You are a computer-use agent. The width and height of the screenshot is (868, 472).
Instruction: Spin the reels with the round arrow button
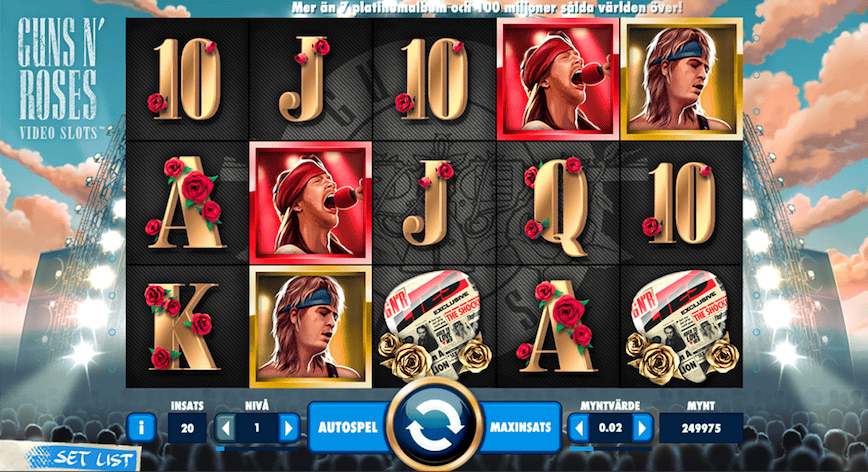click(434, 425)
